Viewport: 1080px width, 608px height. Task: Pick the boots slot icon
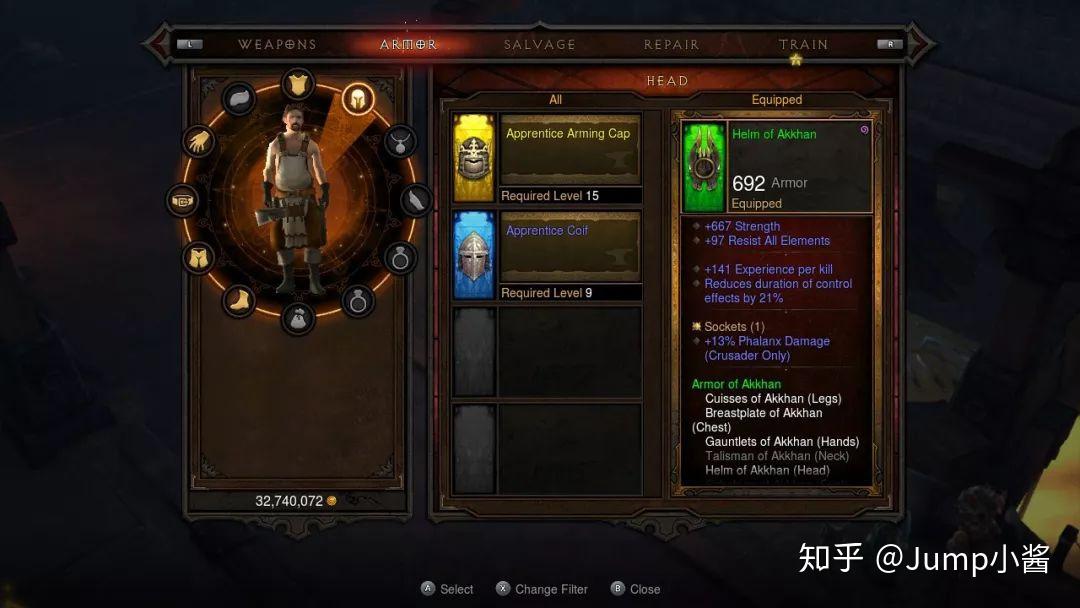pyautogui.click(x=239, y=300)
